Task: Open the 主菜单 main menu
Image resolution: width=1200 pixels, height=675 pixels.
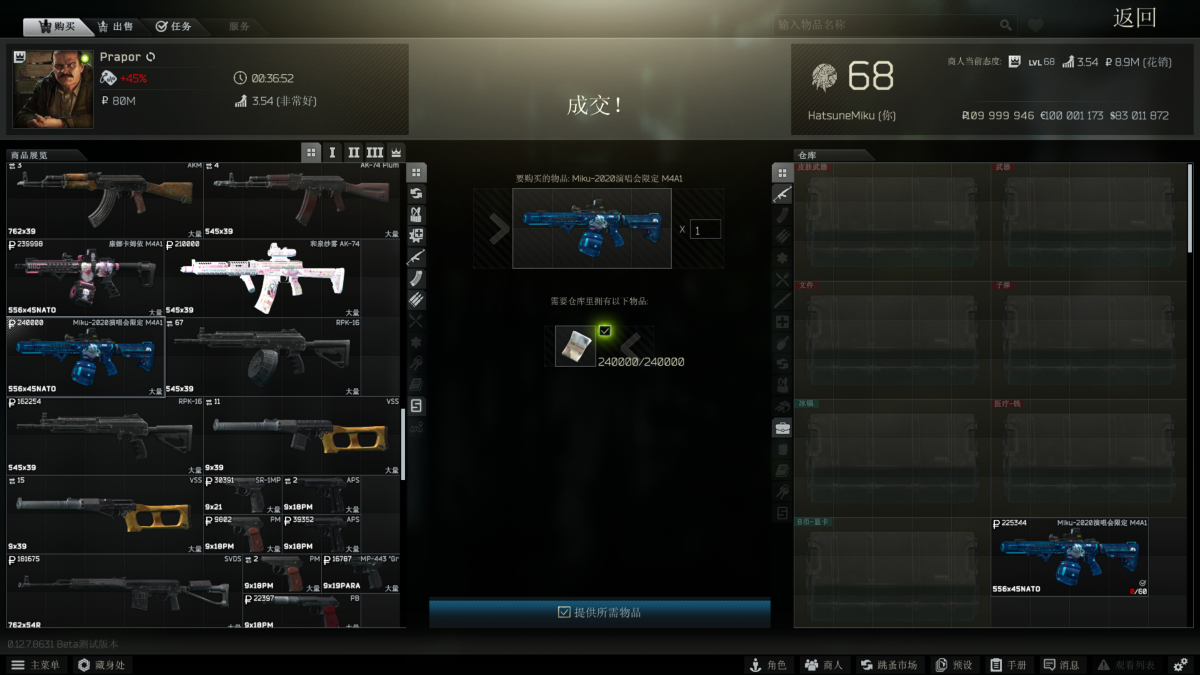Action: pyautogui.click(x=36, y=665)
